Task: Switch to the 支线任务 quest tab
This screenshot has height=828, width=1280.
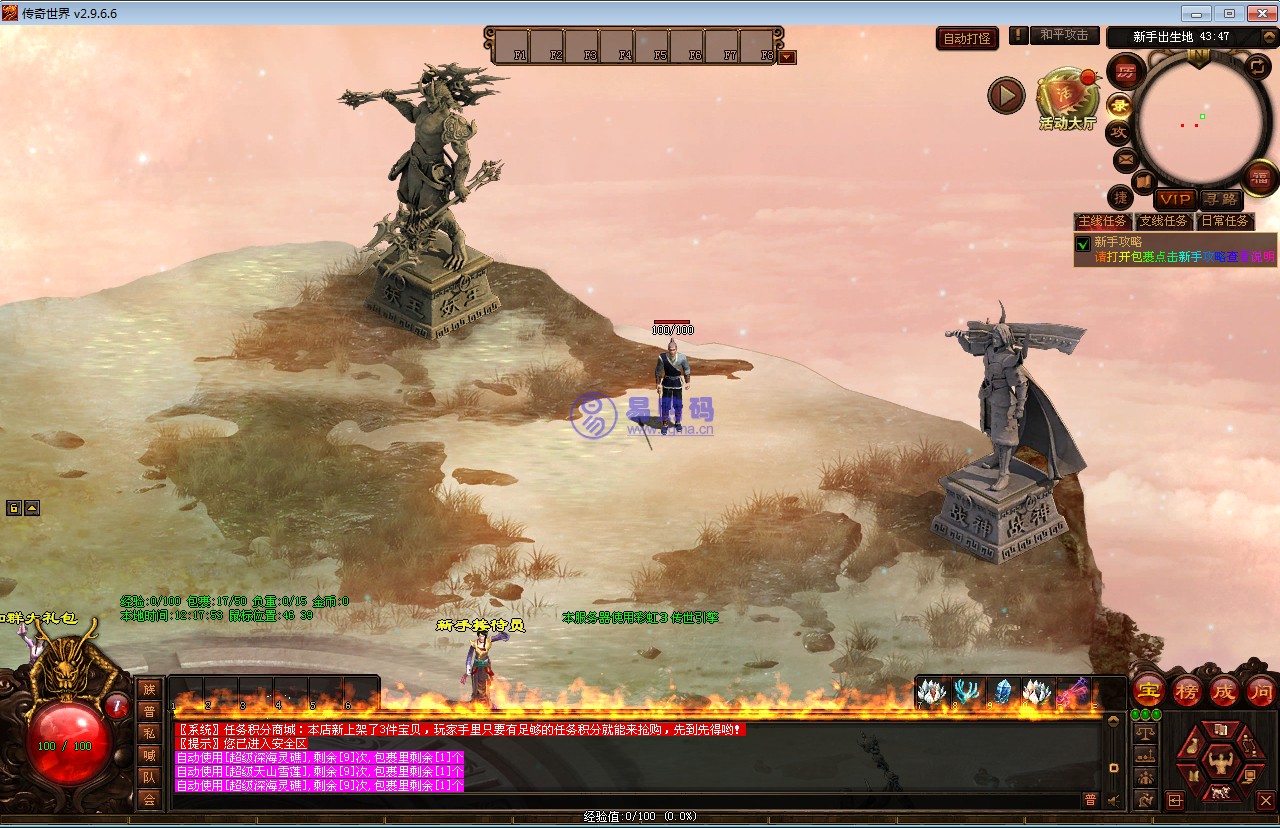Action: [x=1163, y=221]
